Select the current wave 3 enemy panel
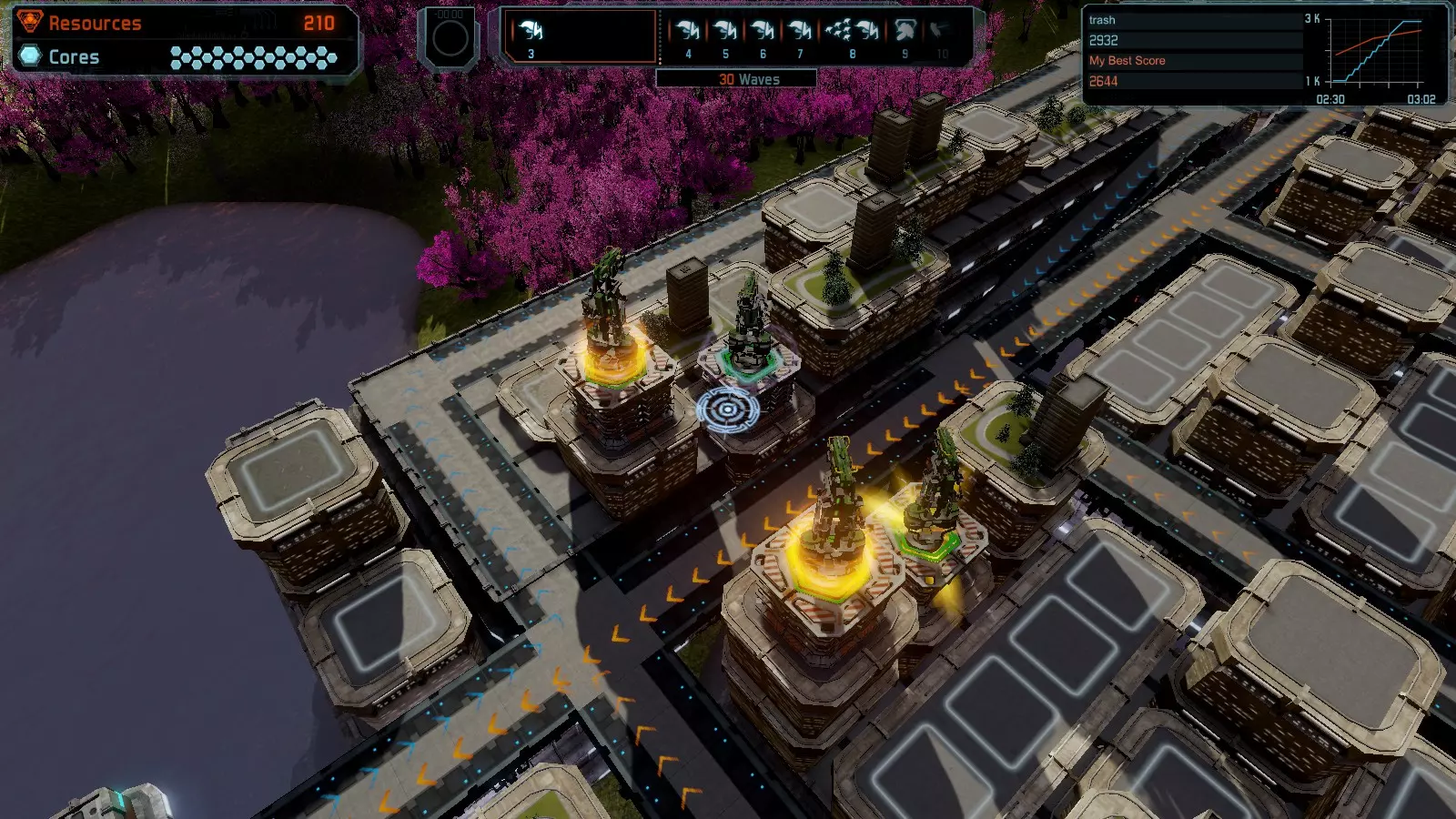1456x819 pixels. coord(581,36)
